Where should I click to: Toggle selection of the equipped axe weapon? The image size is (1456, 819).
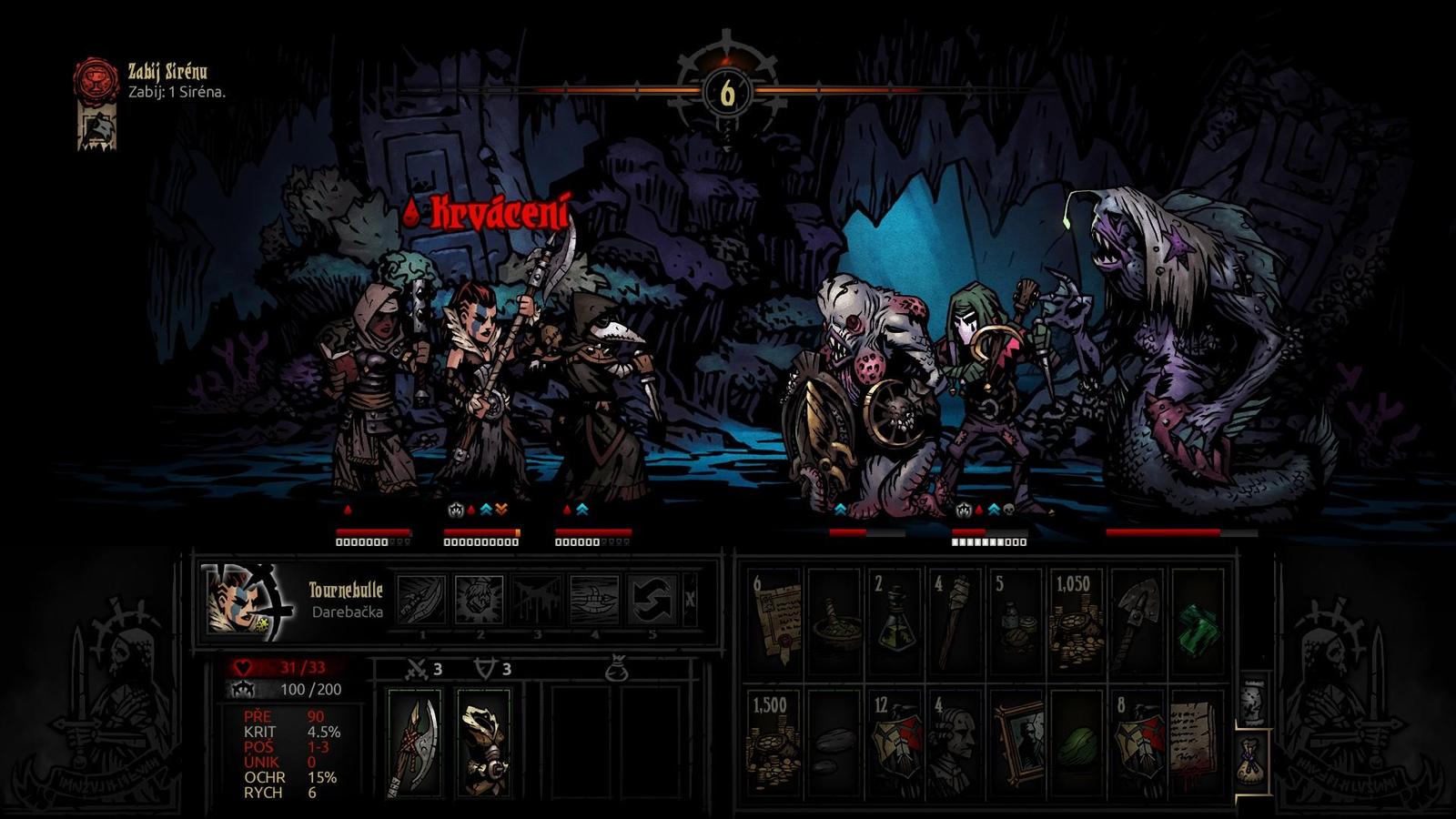415,742
